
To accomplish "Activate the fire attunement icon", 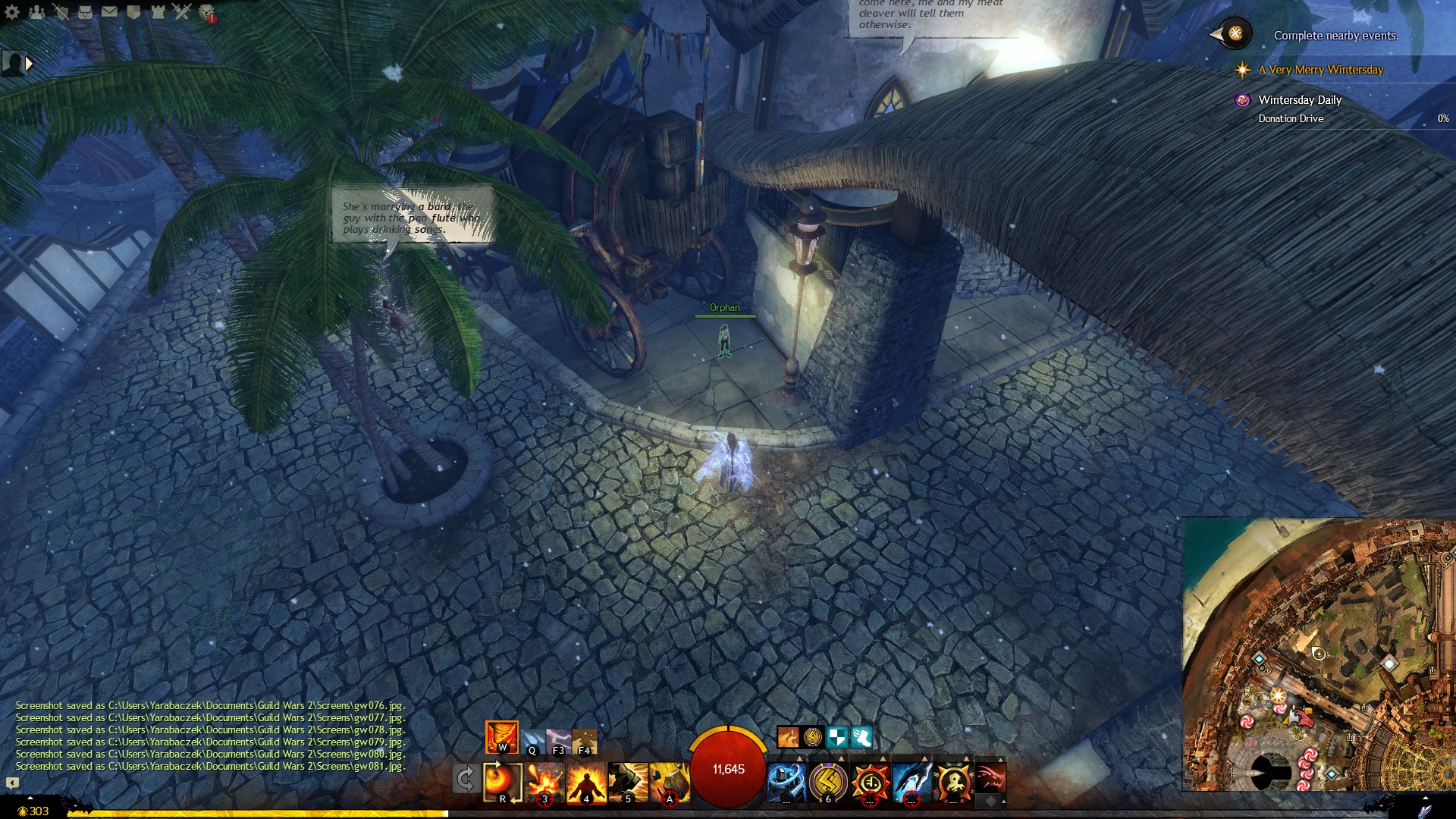I will [501, 736].
